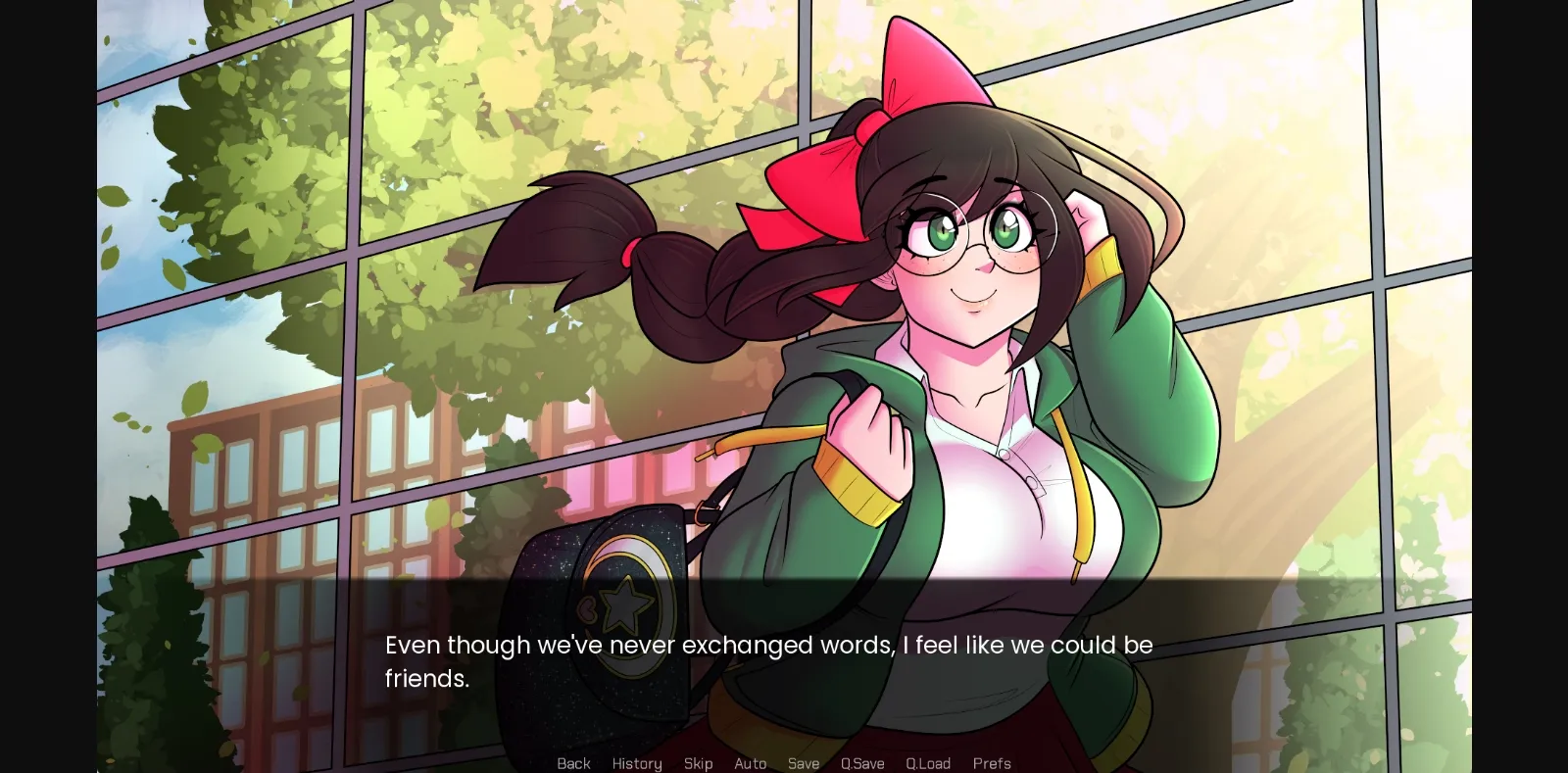Select History to review past lines
The height and width of the screenshot is (773, 1568).
(x=636, y=763)
